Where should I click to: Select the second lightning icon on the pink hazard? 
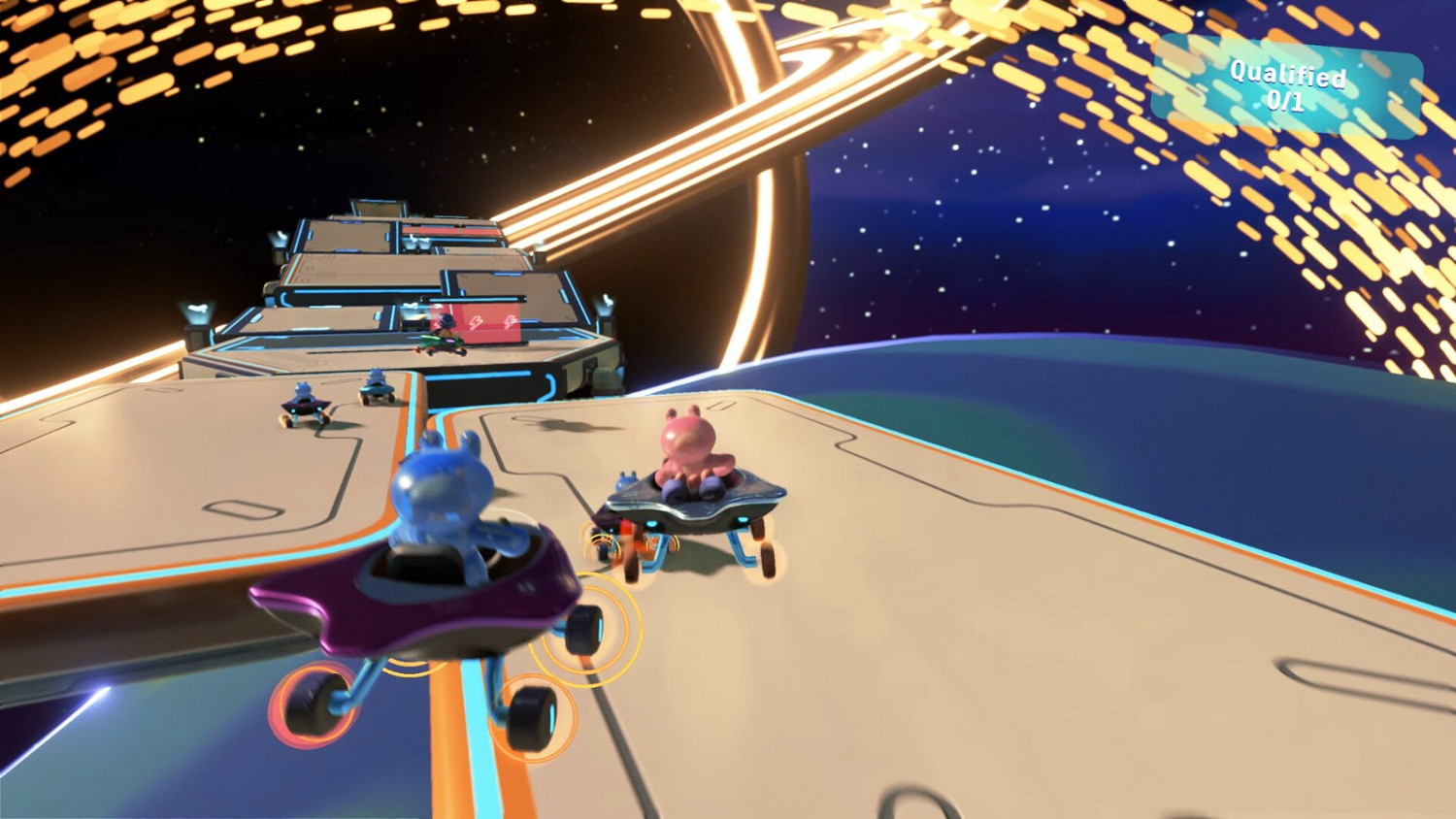click(x=512, y=321)
